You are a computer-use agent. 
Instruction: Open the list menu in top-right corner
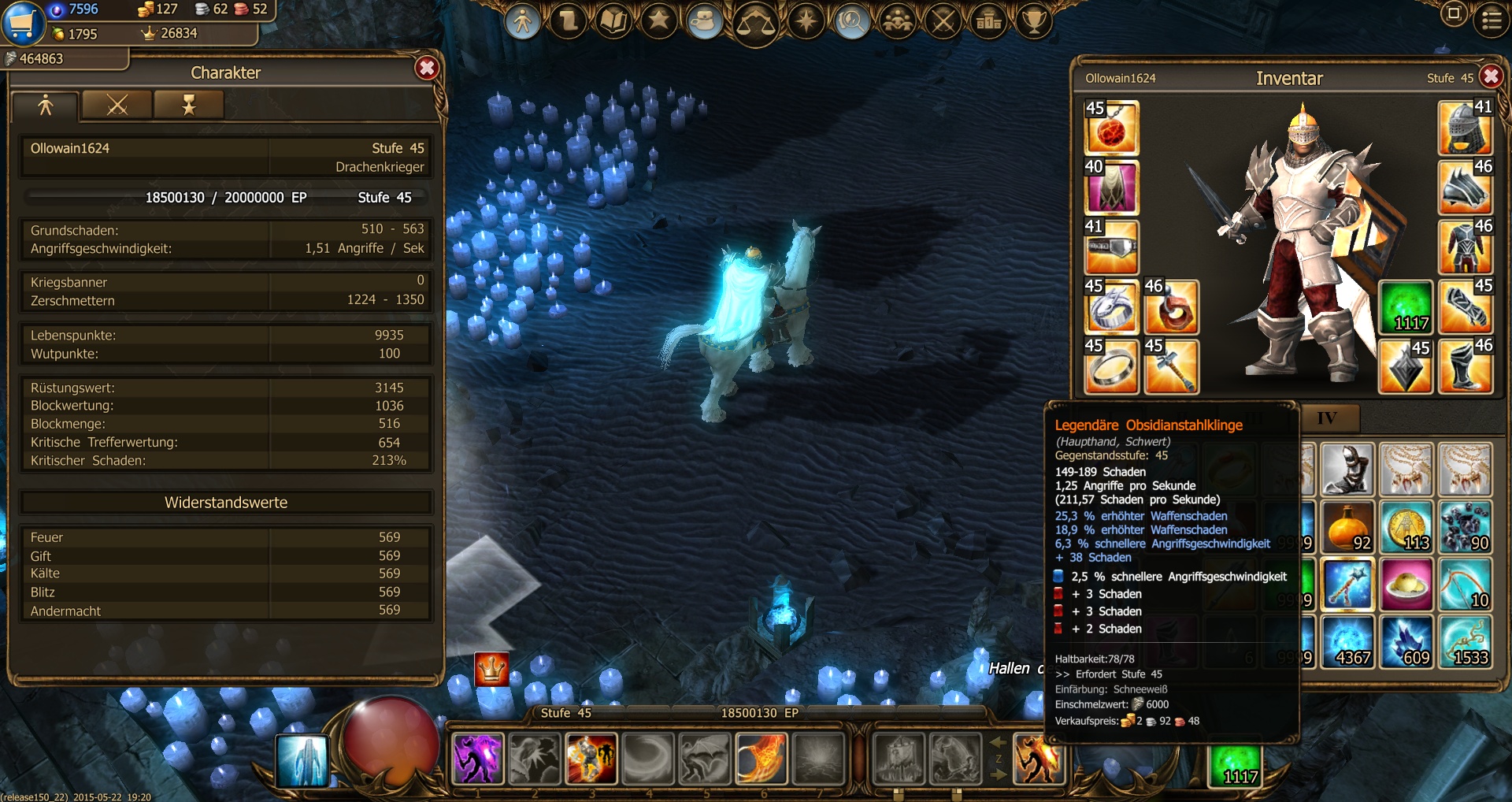pyautogui.click(x=1492, y=20)
